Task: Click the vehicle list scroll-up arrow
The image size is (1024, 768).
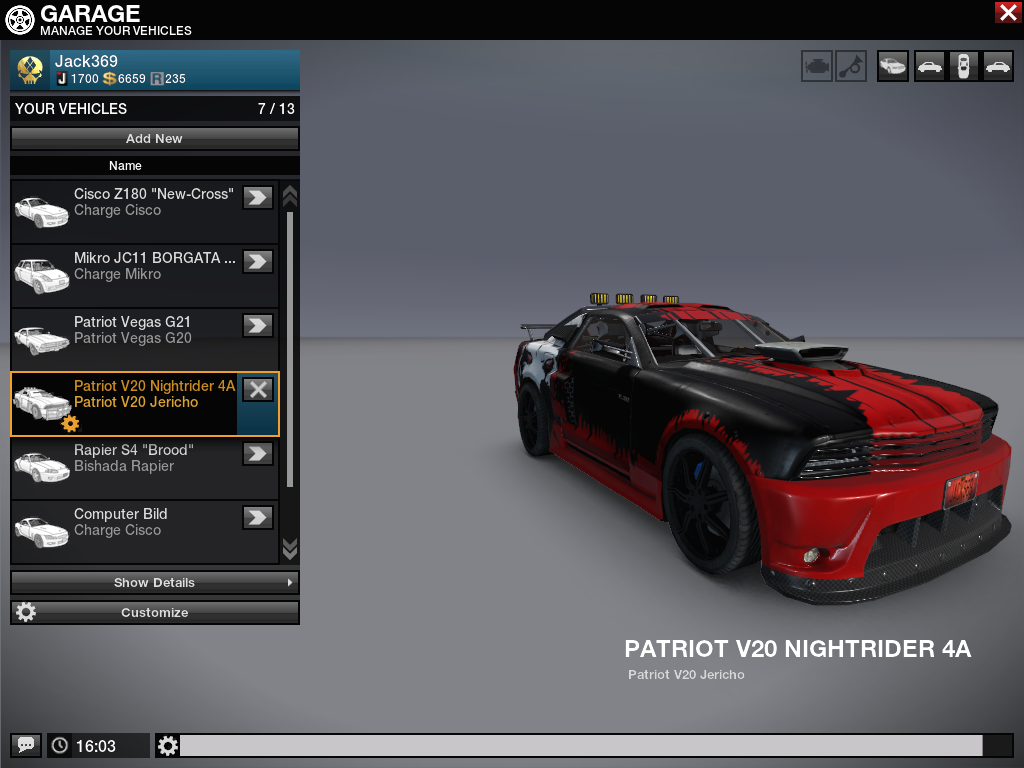Action: pyautogui.click(x=290, y=194)
